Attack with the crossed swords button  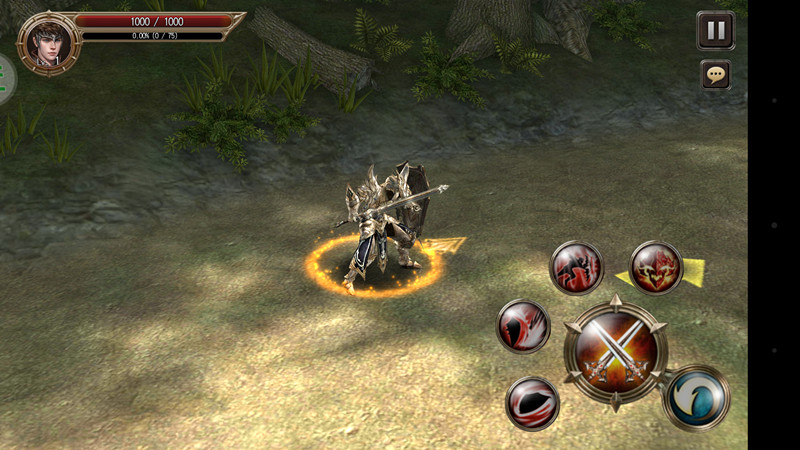tap(614, 352)
